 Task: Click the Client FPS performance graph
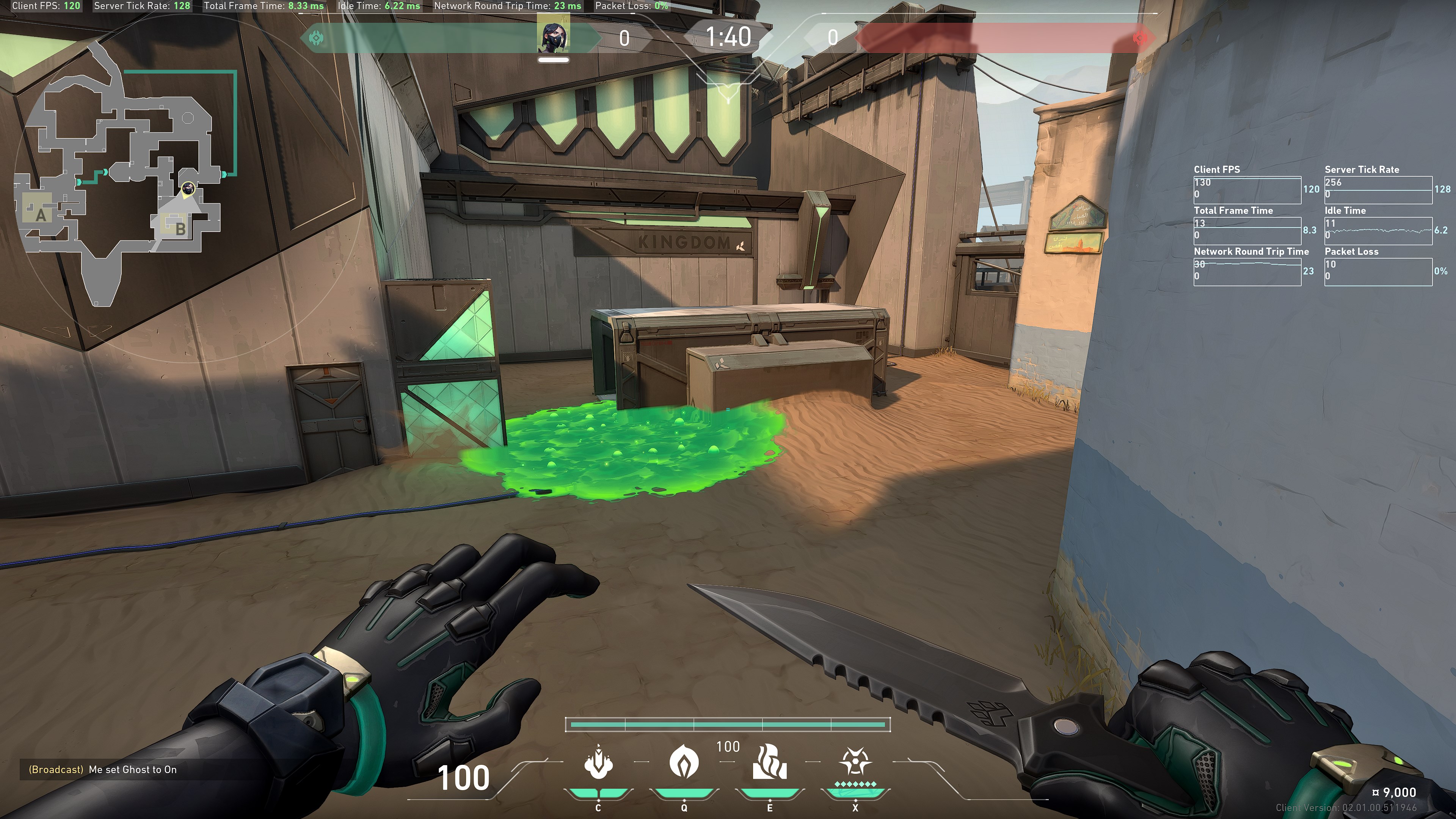[1247, 190]
